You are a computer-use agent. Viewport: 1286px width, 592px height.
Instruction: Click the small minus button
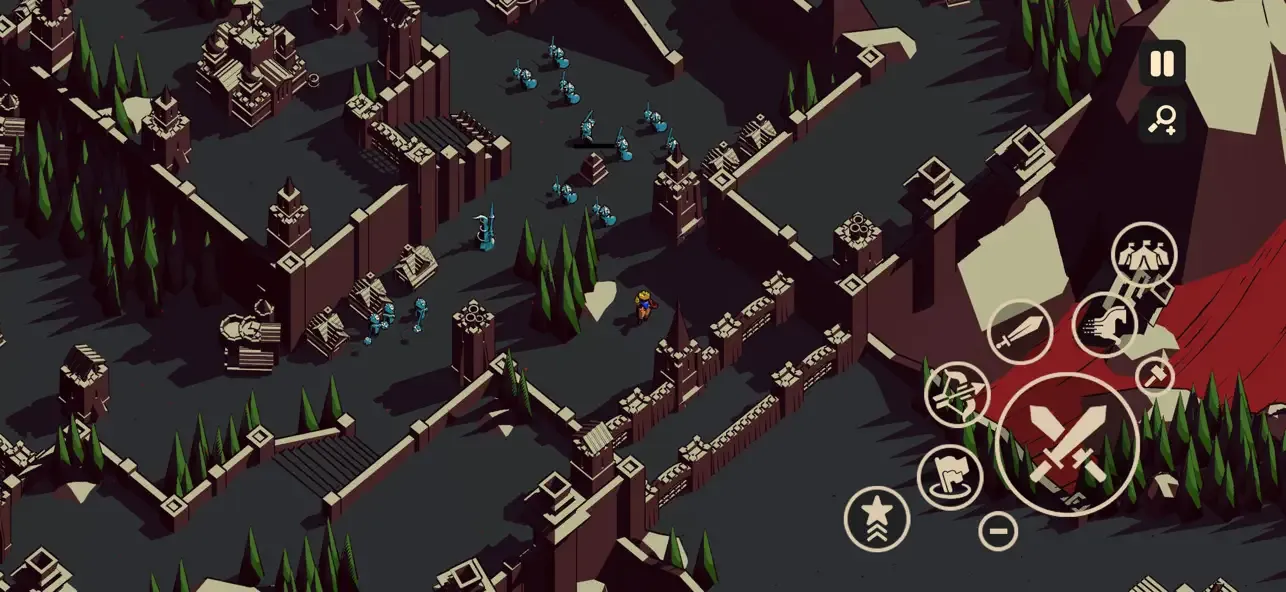pos(997,530)
